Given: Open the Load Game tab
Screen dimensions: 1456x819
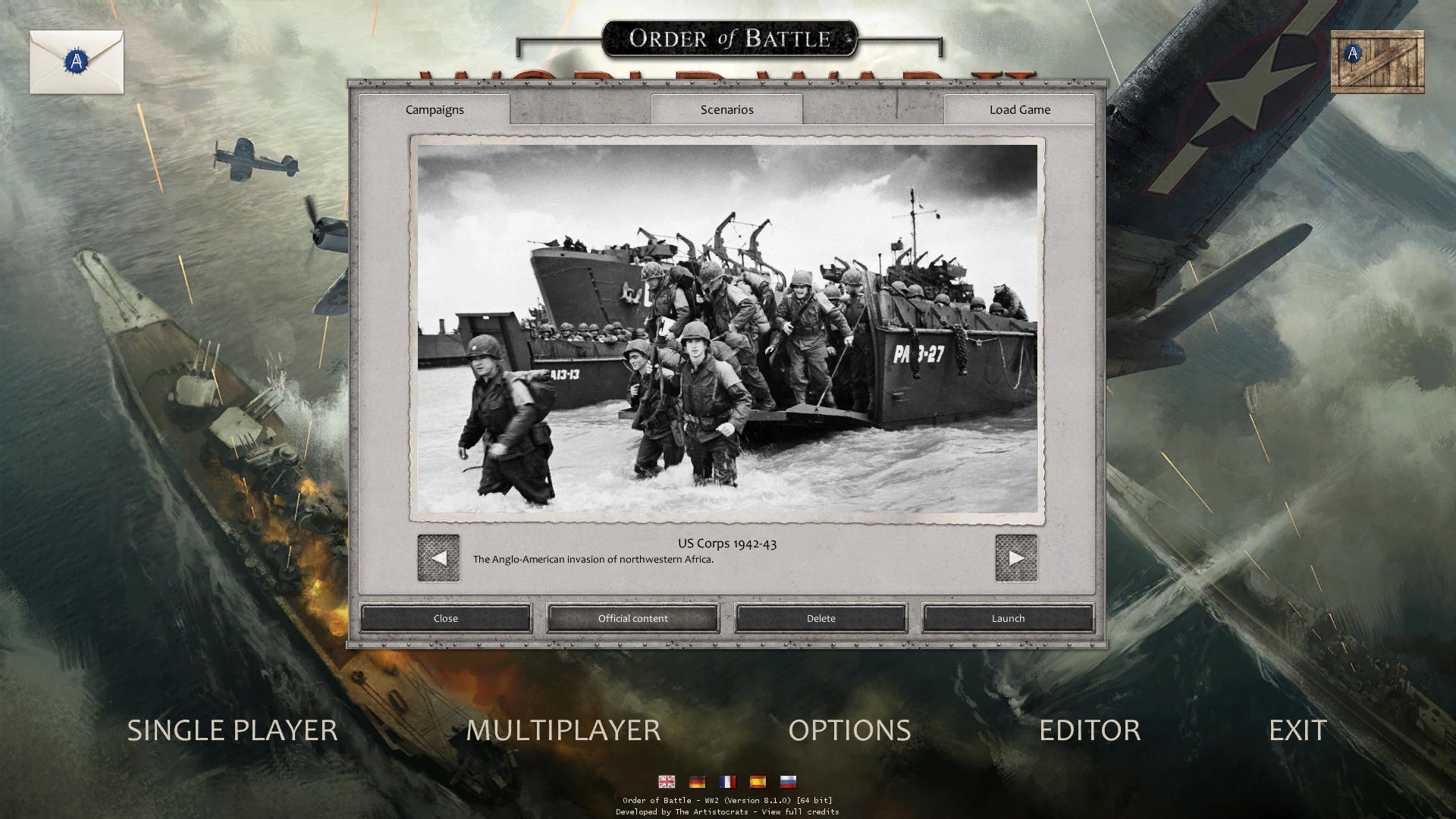Looking at the screenshot, I should [x=1018, y=109].
